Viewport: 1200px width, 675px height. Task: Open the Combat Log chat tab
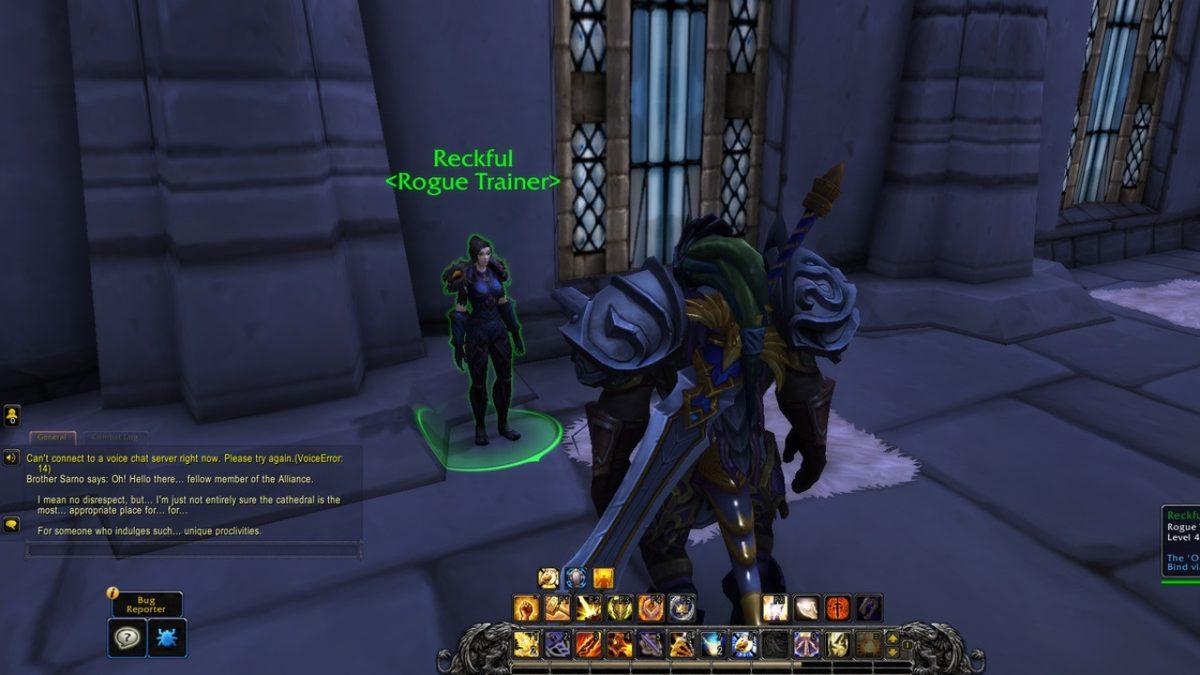[116, 437]
